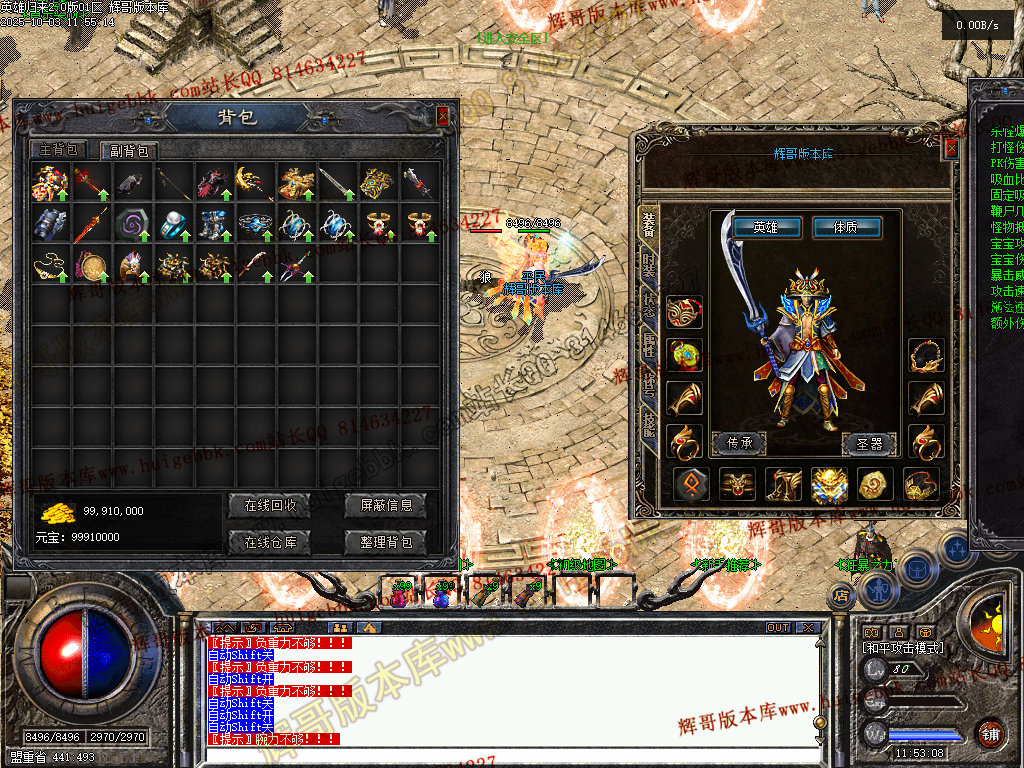Open 在线回收 online recycling
This screenshot has height=768, width=1024.
(x=269, y=505)
